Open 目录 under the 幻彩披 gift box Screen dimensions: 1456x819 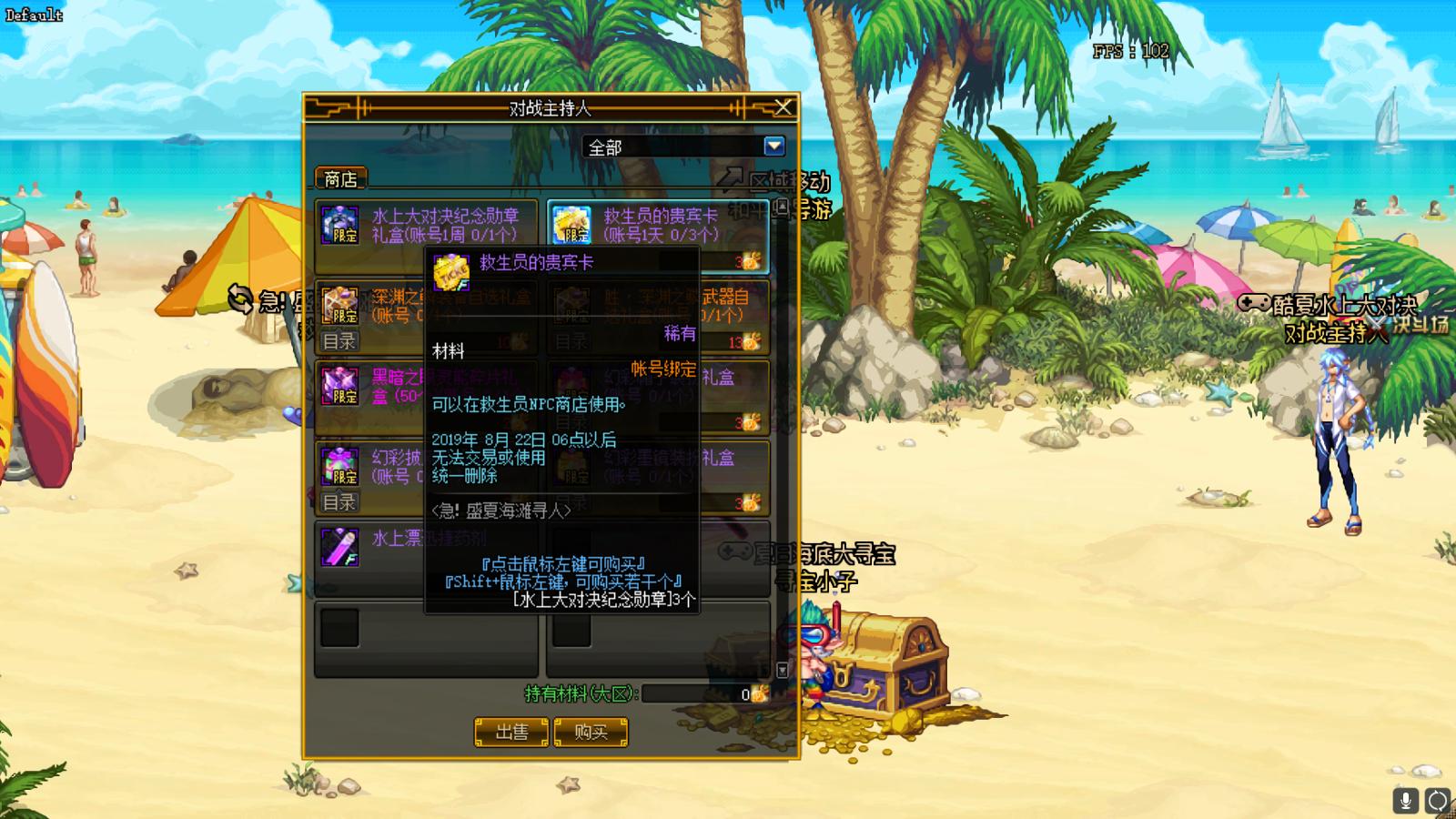point(339,501)
